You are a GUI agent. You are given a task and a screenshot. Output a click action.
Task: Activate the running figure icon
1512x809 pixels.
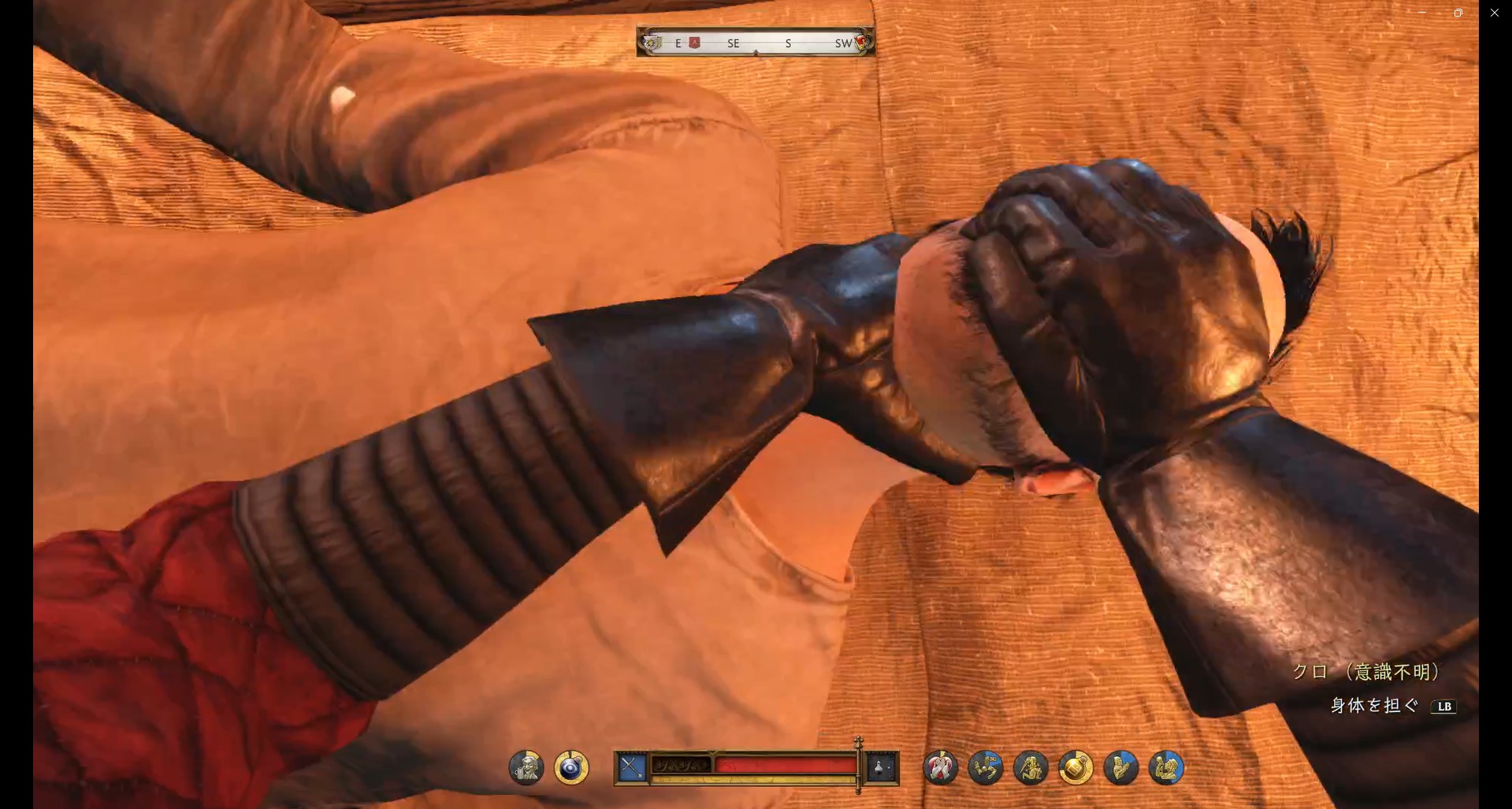[x=986, y=767]
